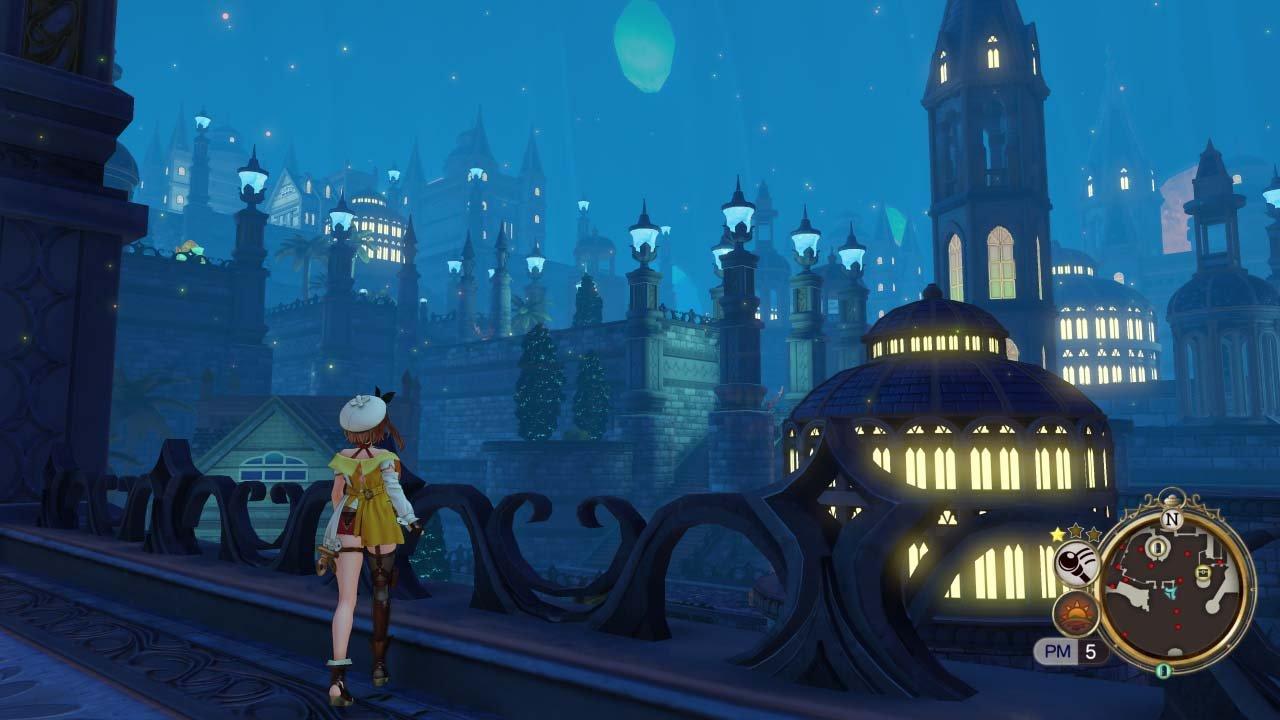Toggle the rightmost empty star
1280x720 pixels.
(x=1093, y=532)
